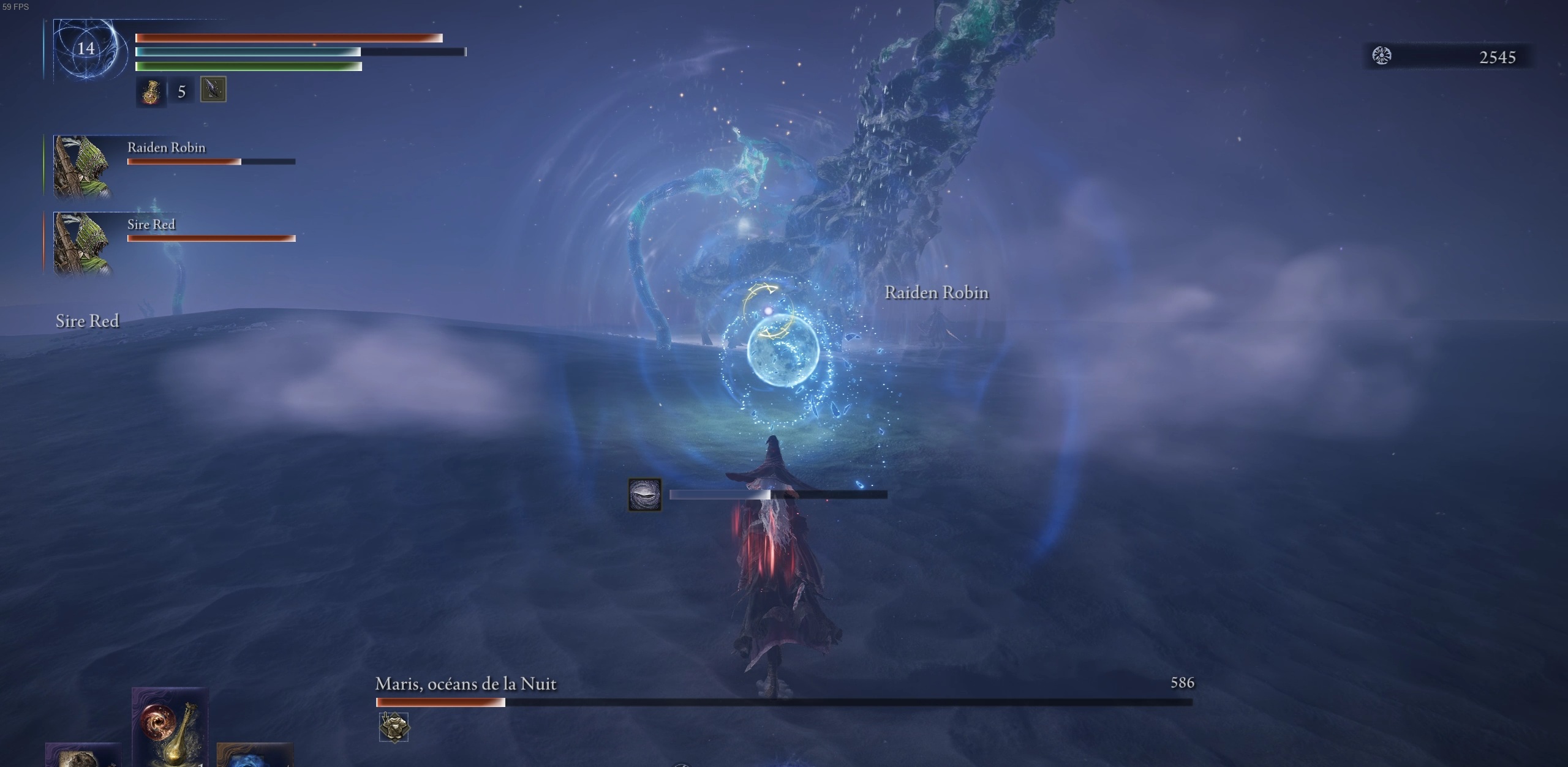Click the level 14 emblem in the top left
The image size is (1568, 767).
(x=86, y=49)
